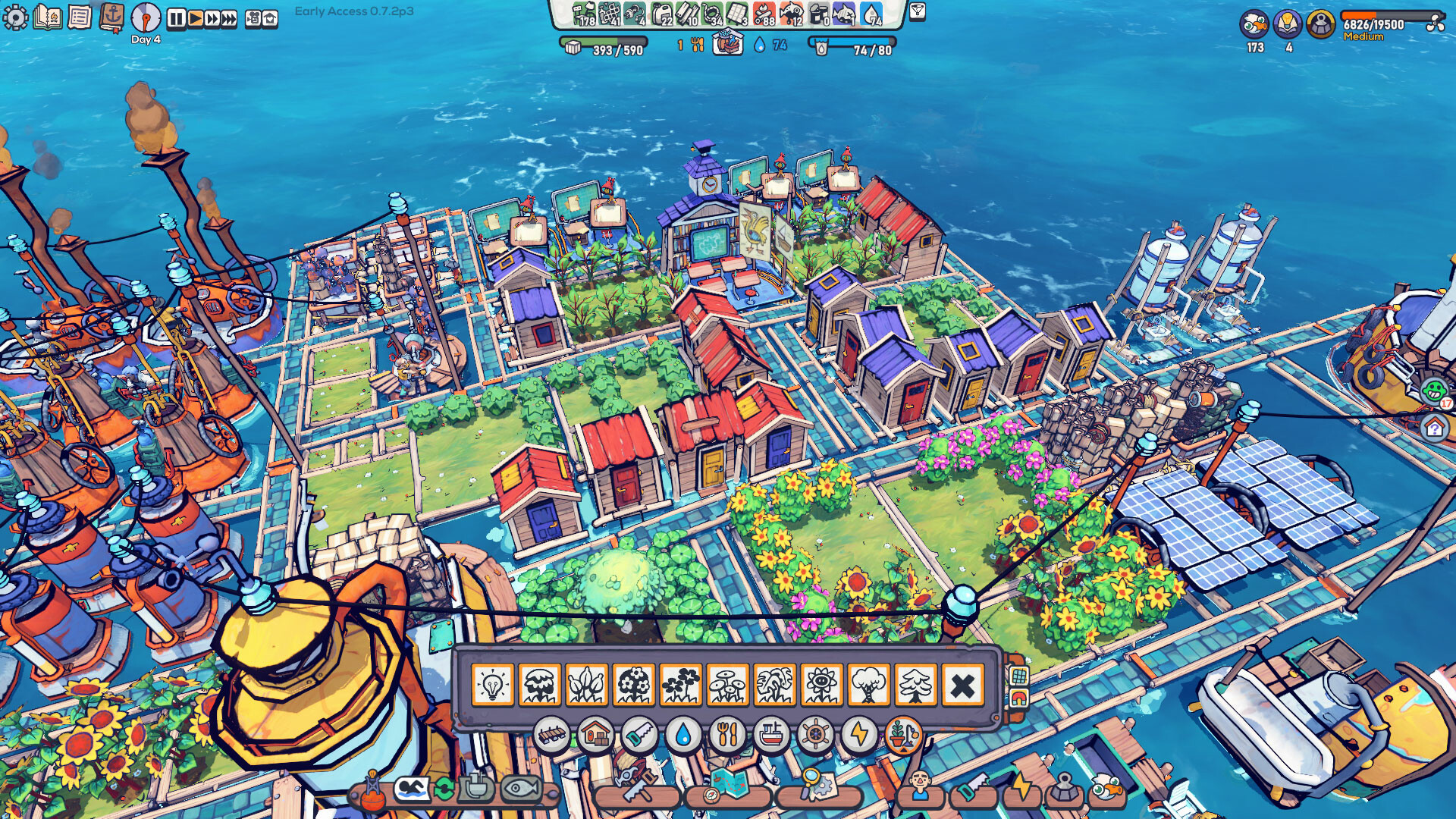Open the settings gear menu

[x=15, y=17]
